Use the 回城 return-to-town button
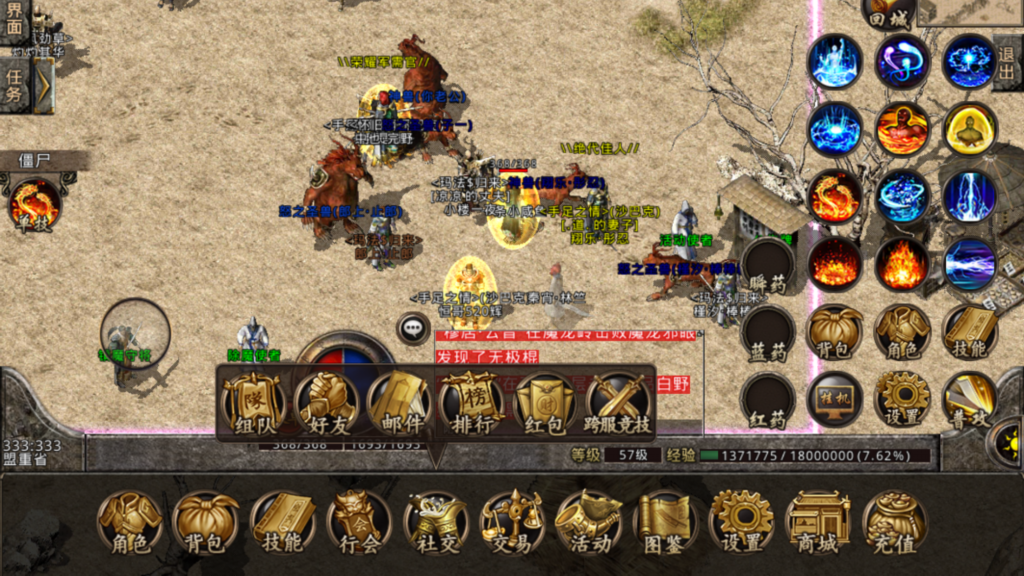This screenshot has height=576, width=1024. [889, 12]
